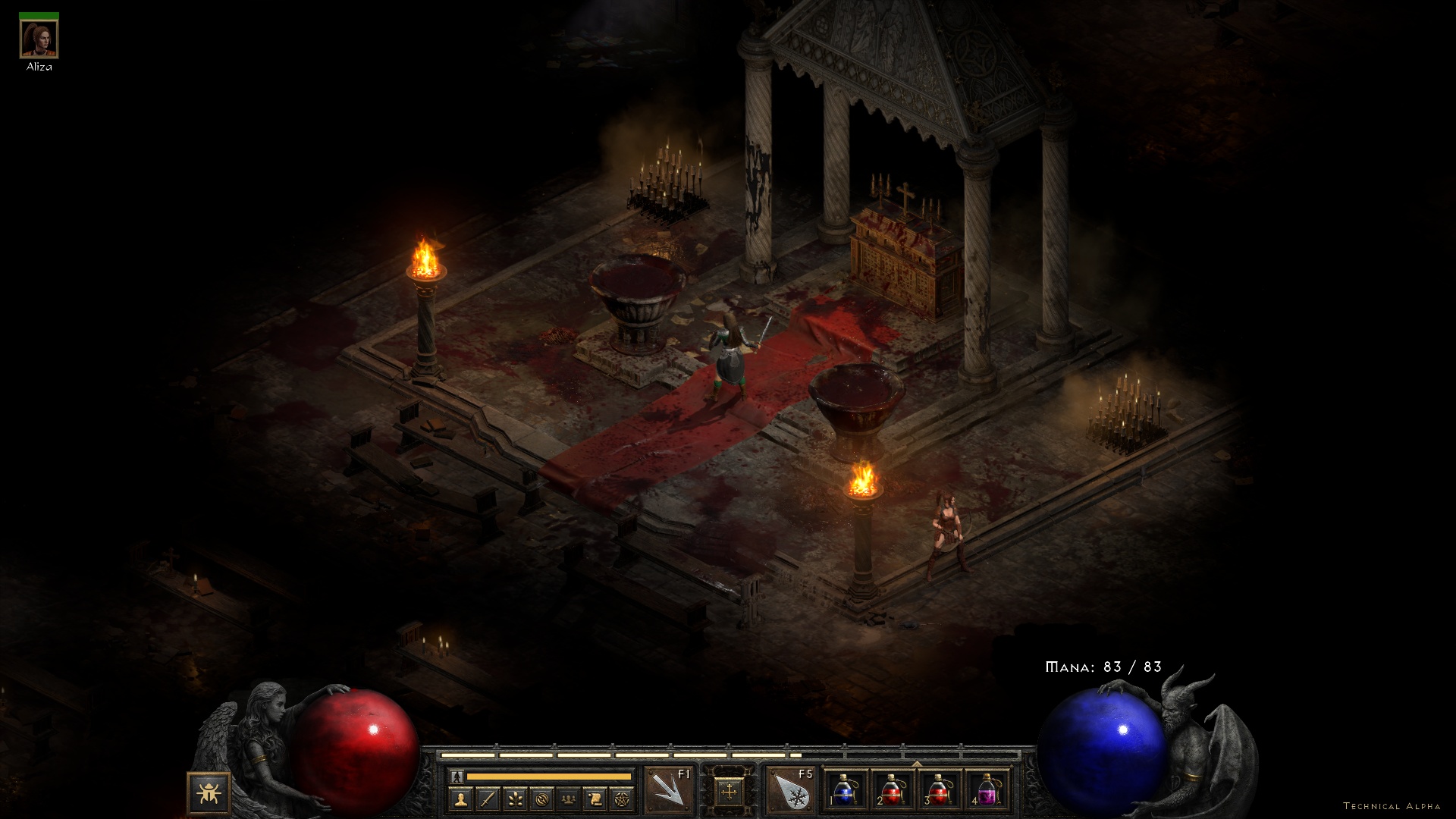Toggle run/walk with the walking figure icon

[x=456, y=776]
